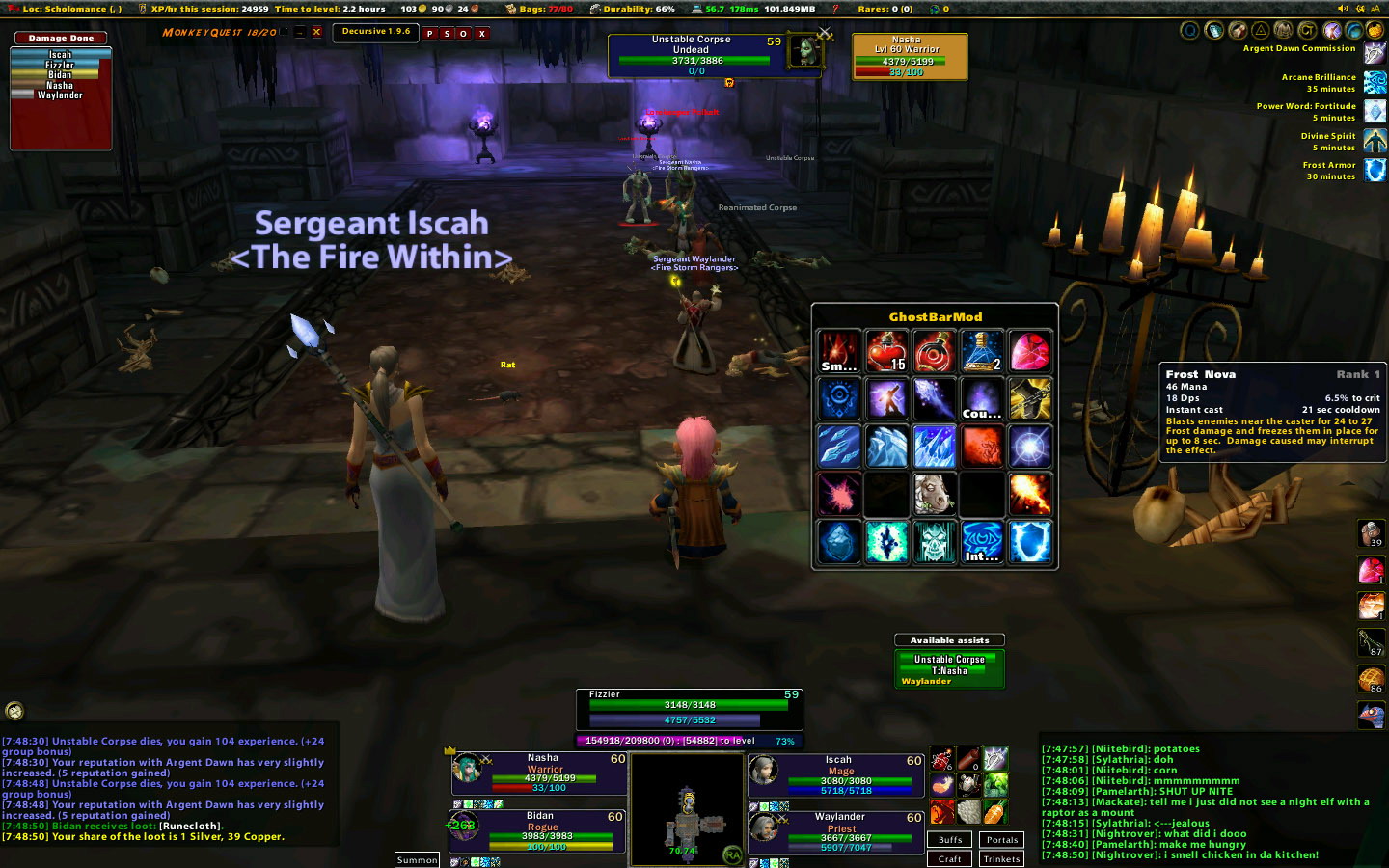Use the red healing potion with 15 charges
The width and height of the screenshot is (1389, 868).
pyautogui.click(x=886, y=351)
